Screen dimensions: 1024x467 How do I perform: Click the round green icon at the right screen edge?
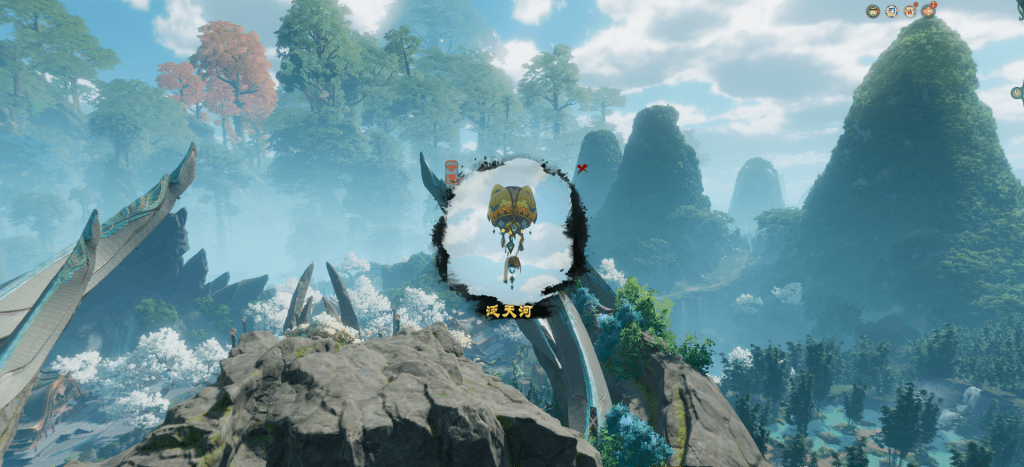tap(1017, 93)
